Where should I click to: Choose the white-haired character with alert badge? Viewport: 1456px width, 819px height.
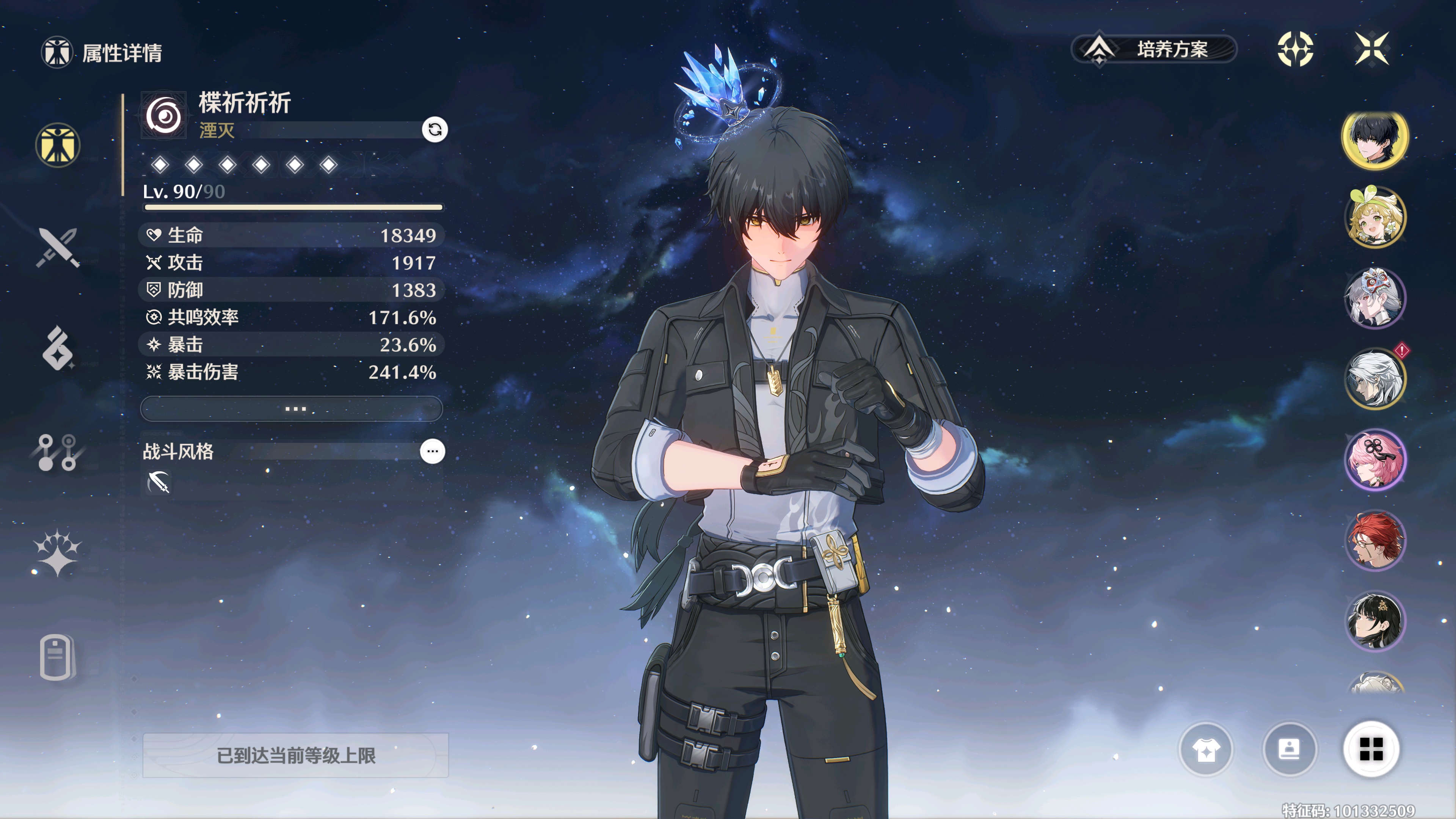[1374, 379]
